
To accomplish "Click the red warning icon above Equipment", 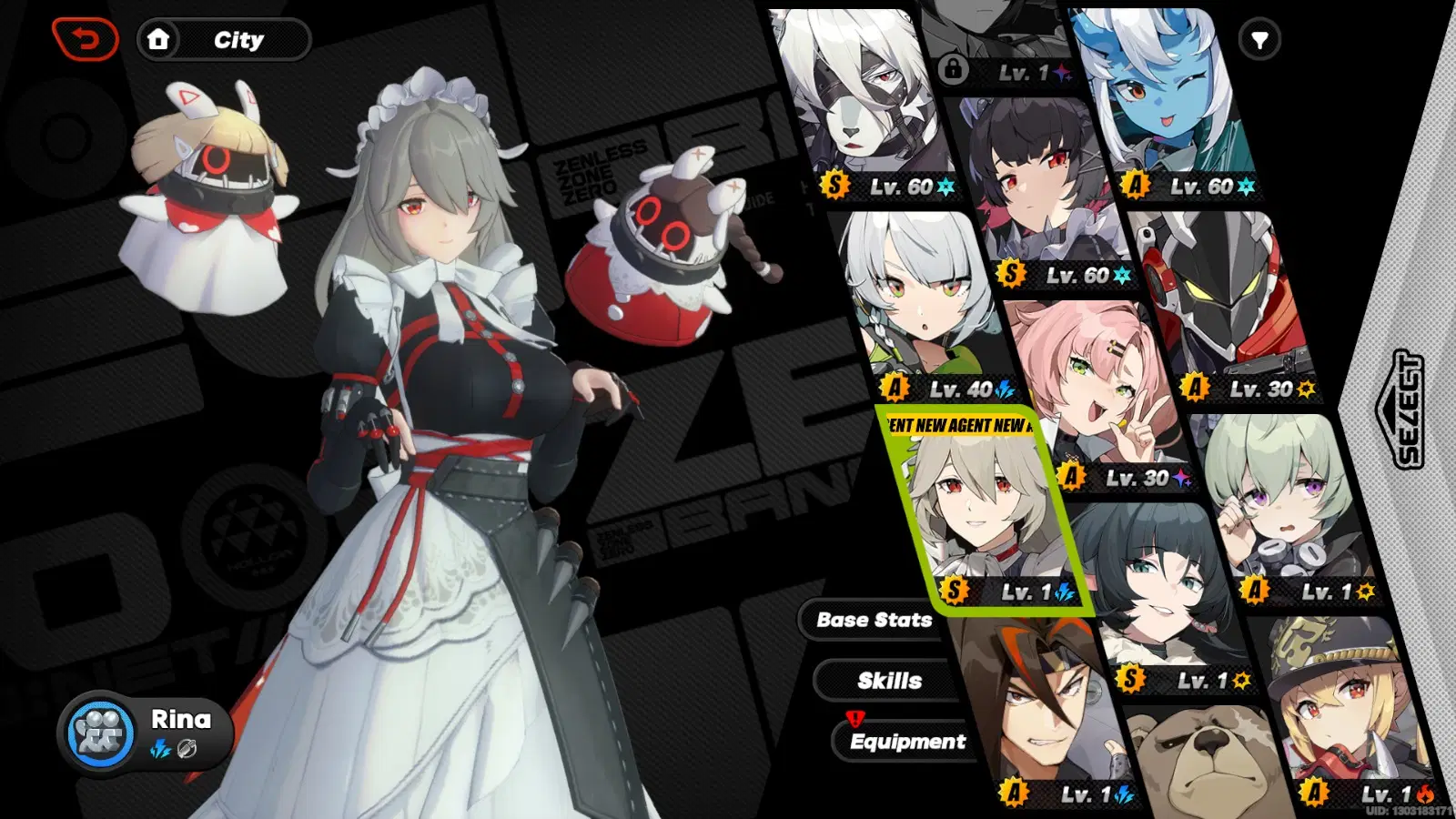I will coord(854,719).
